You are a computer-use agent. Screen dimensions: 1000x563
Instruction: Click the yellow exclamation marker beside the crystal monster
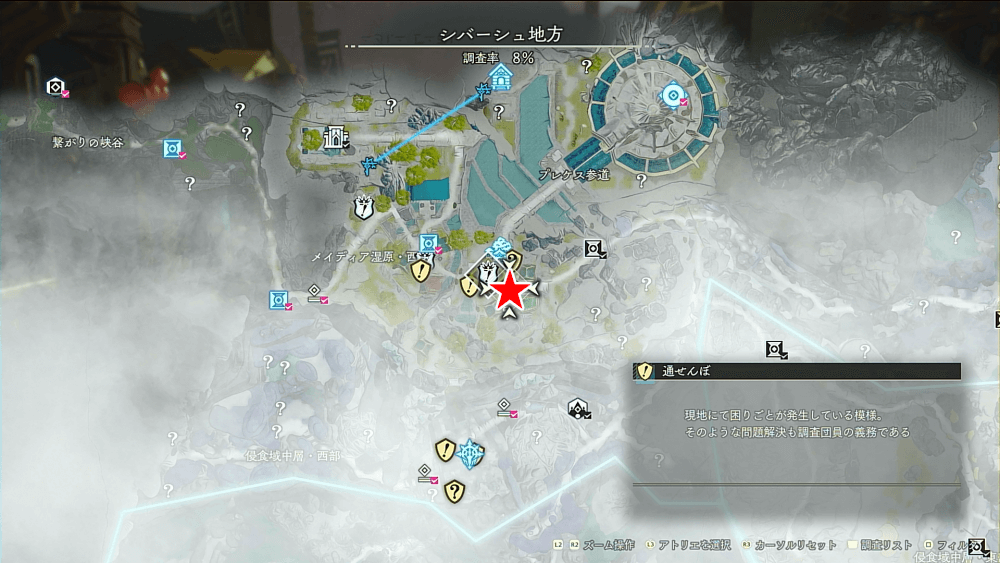point(445,450)
